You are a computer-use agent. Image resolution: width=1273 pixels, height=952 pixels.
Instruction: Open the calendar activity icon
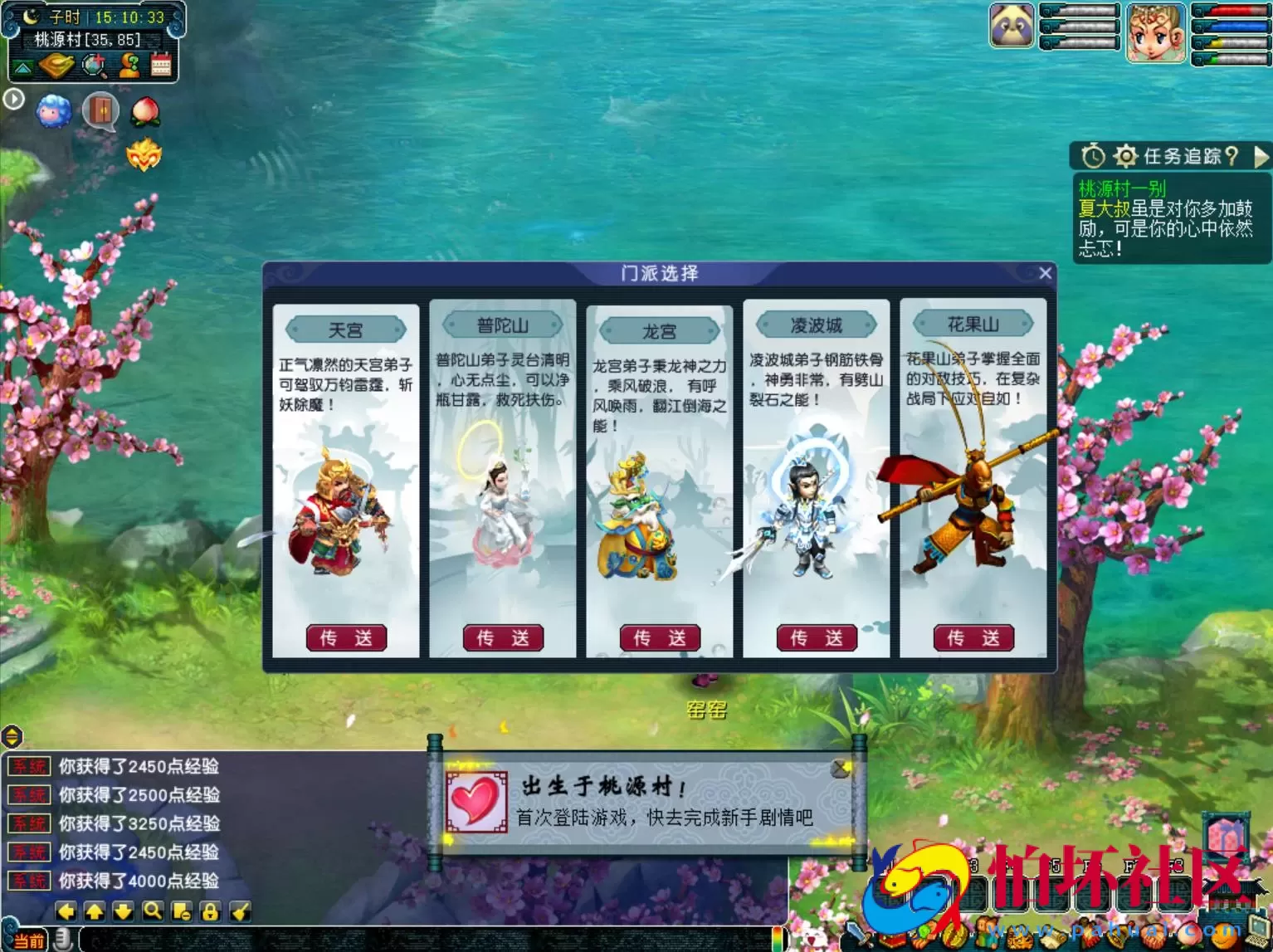click(161, 65)
